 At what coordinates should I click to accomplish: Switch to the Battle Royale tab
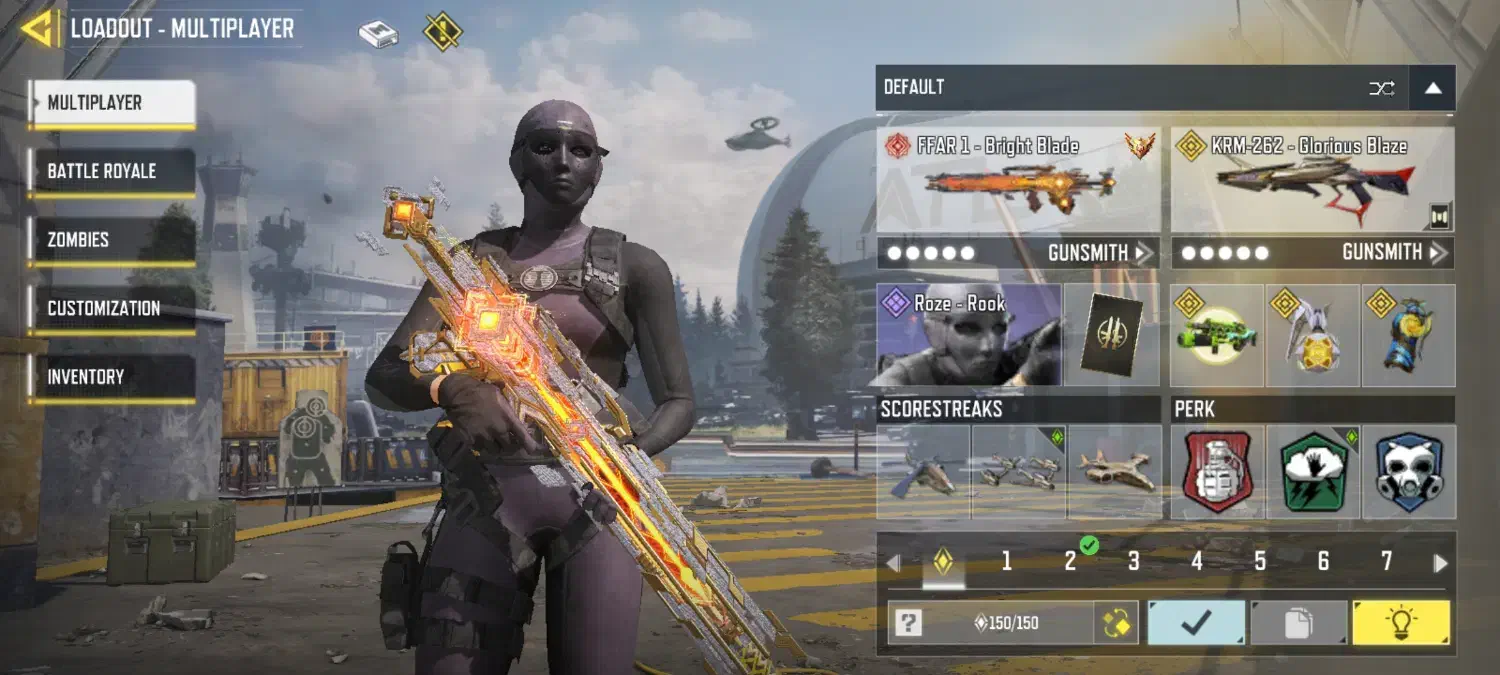[111, 171]
